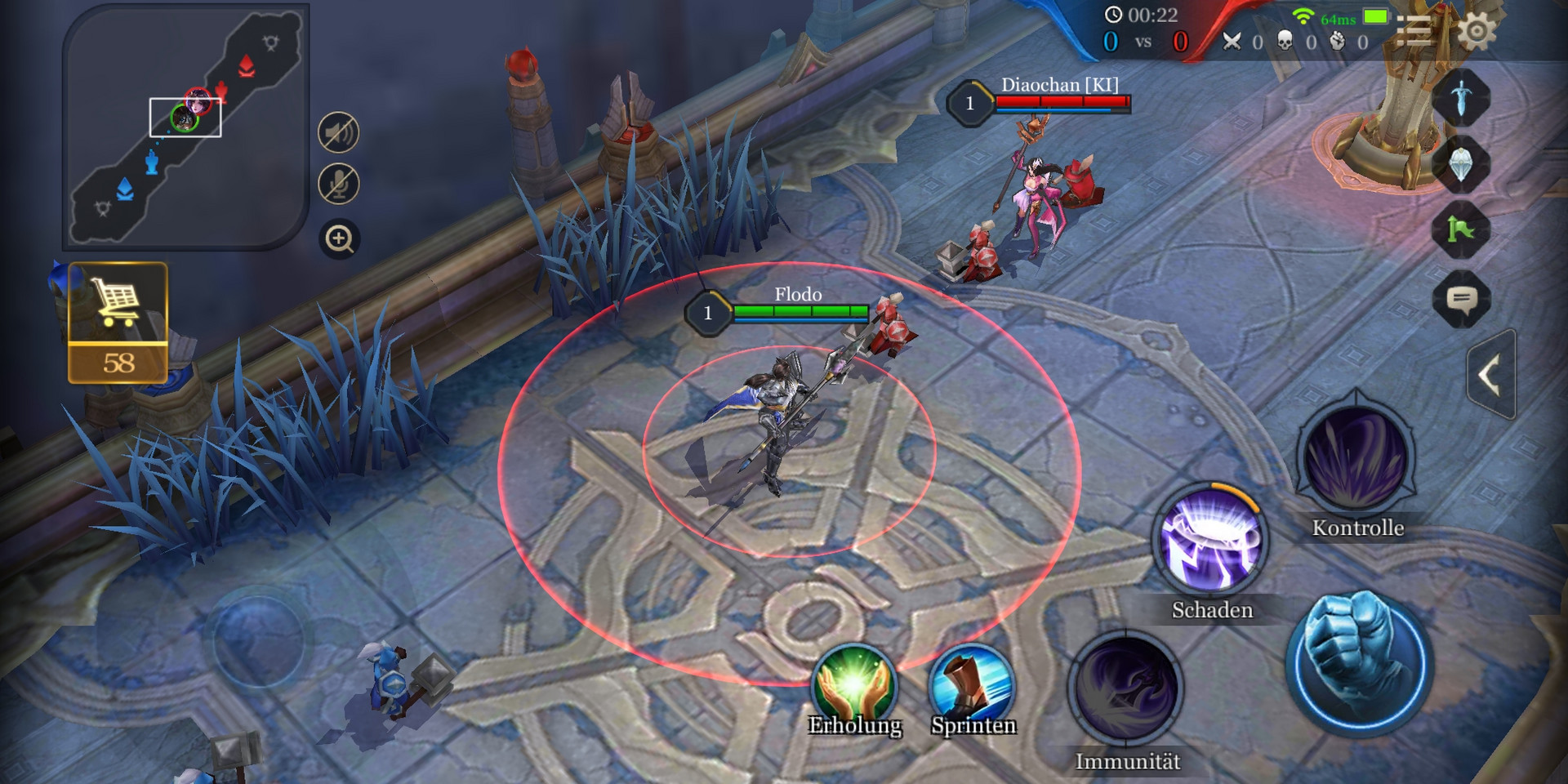
Task: Use the Erholung heal talent
Action: [854, 684]
